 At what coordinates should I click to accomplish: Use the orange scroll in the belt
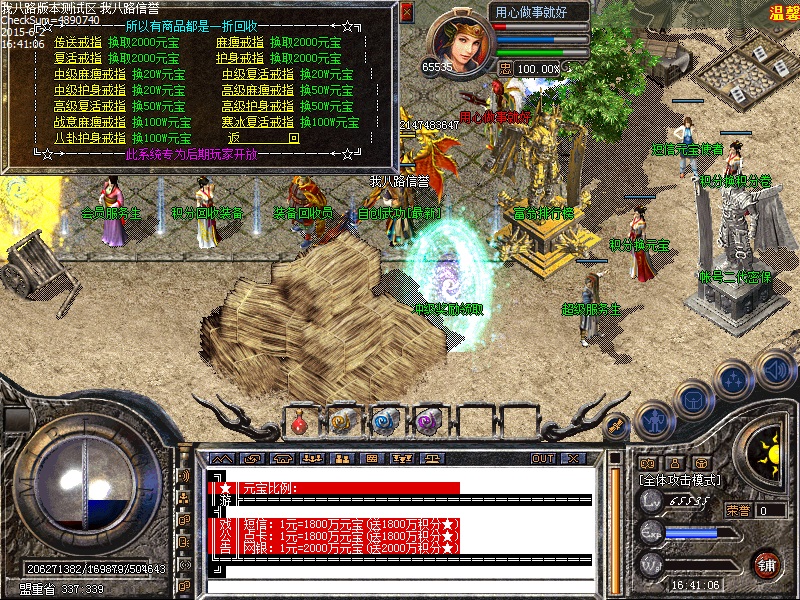[342, 422]
